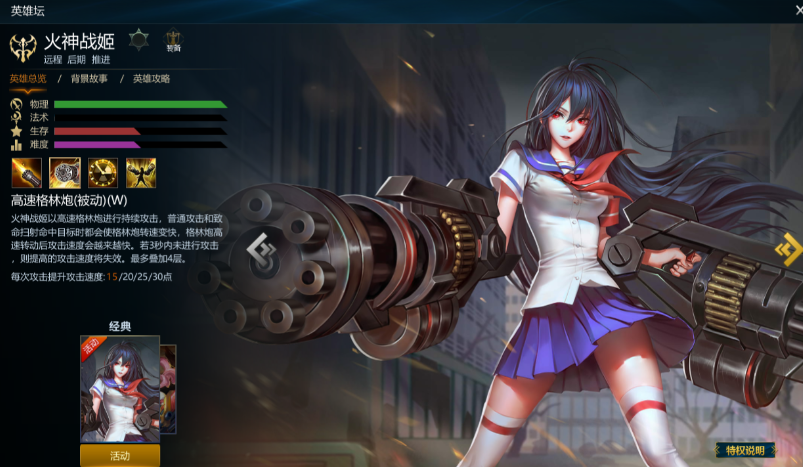Select the flaming gun barrel skill icon

[x=25, y=172]
